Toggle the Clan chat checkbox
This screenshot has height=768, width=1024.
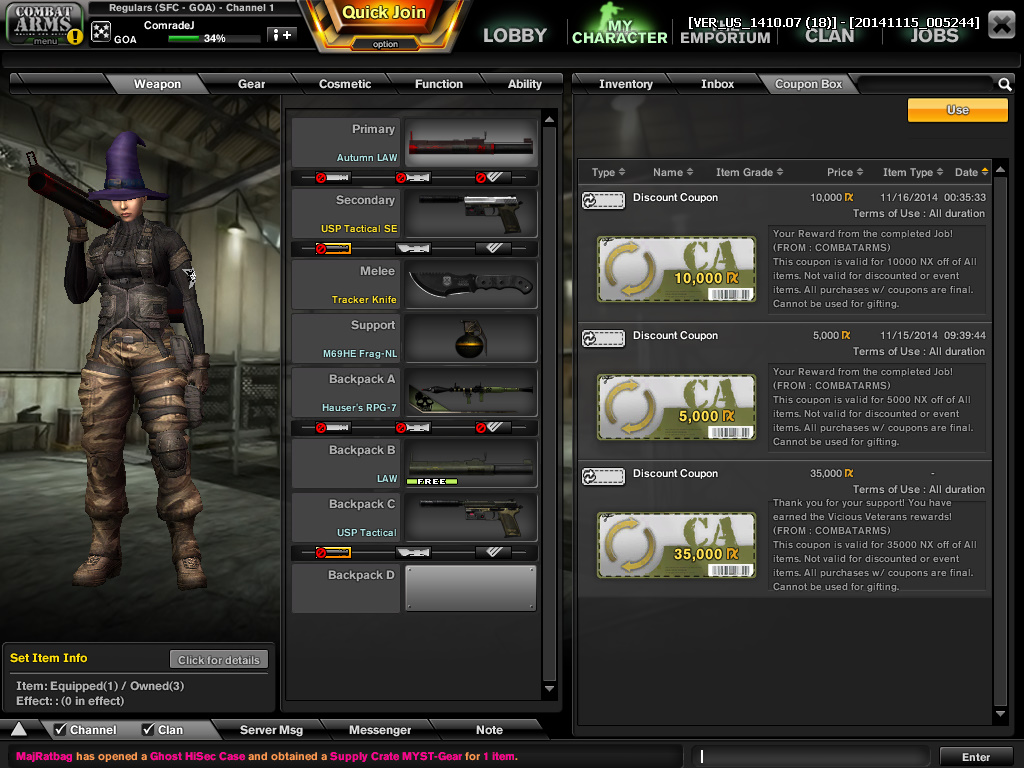coord(148,730)
